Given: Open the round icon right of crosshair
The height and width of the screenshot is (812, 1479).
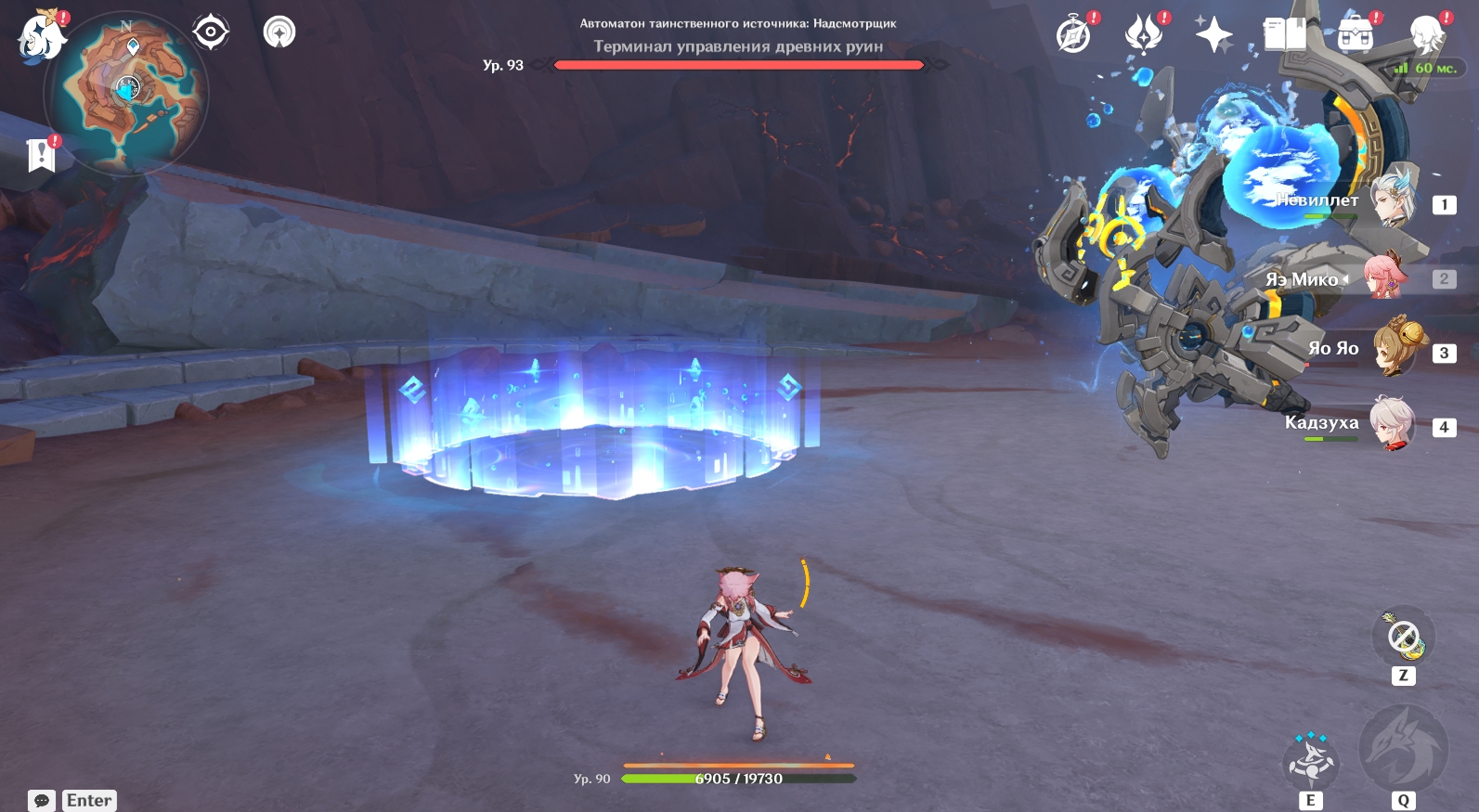Looking at the screenshot, I should coord(279,32).
